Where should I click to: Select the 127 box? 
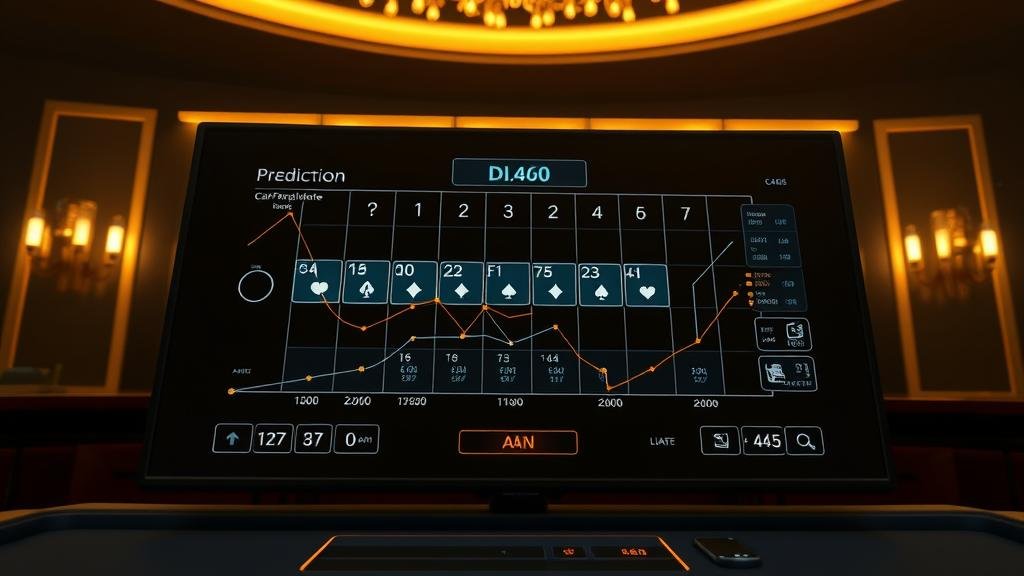pos(272,438)
